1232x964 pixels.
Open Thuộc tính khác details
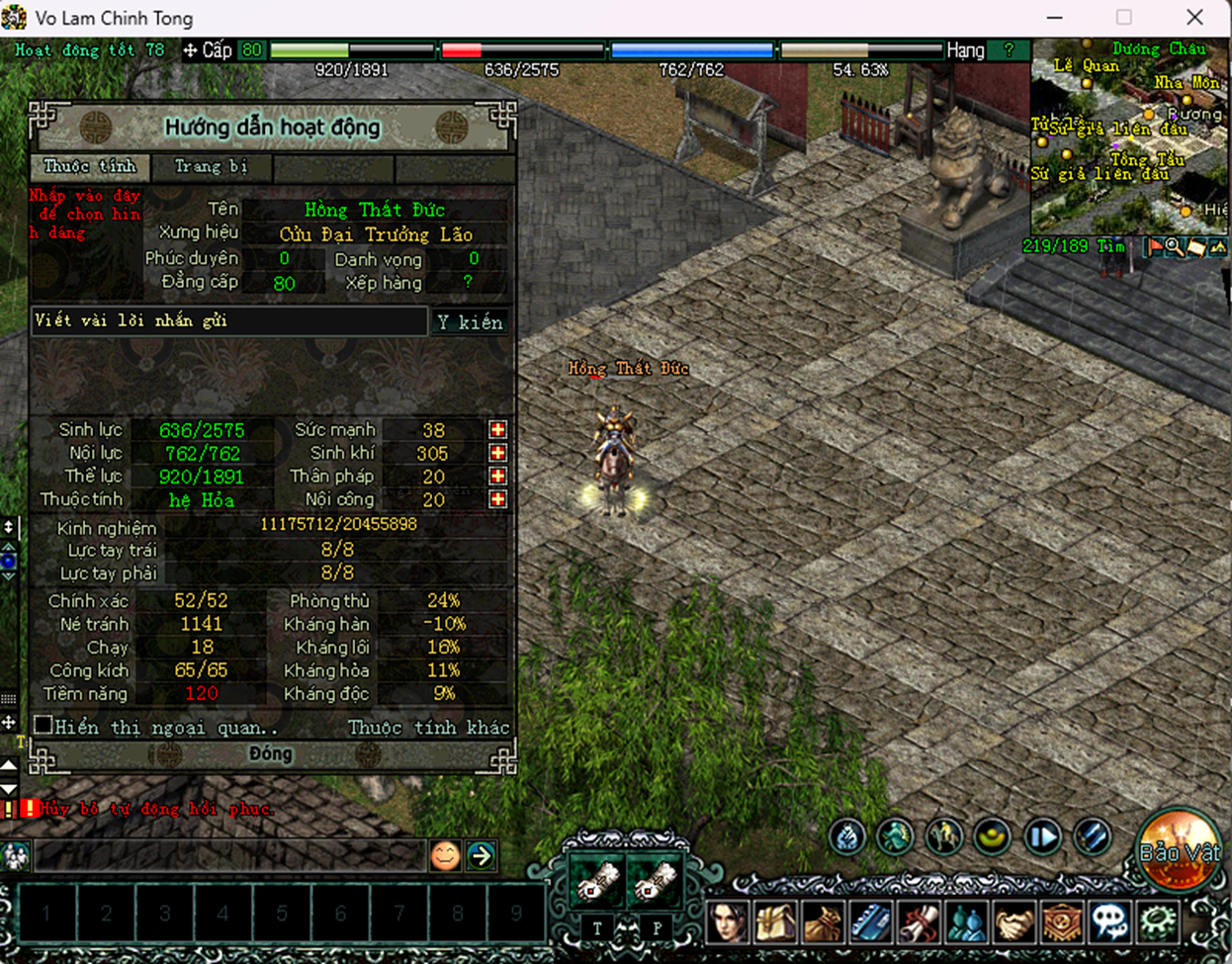coord(428,728)
